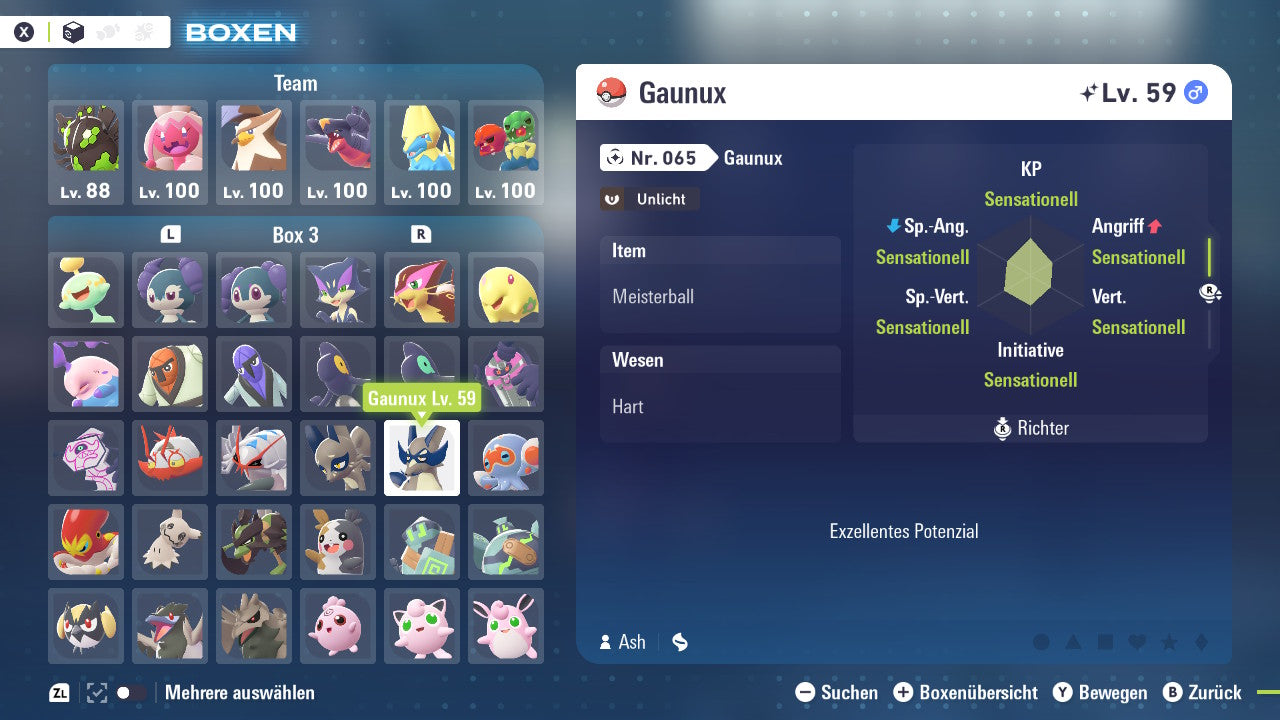Toggle the heart marking for Gaunux
Viewport: 1280px width, 720px height.
tap(1137, 643)
